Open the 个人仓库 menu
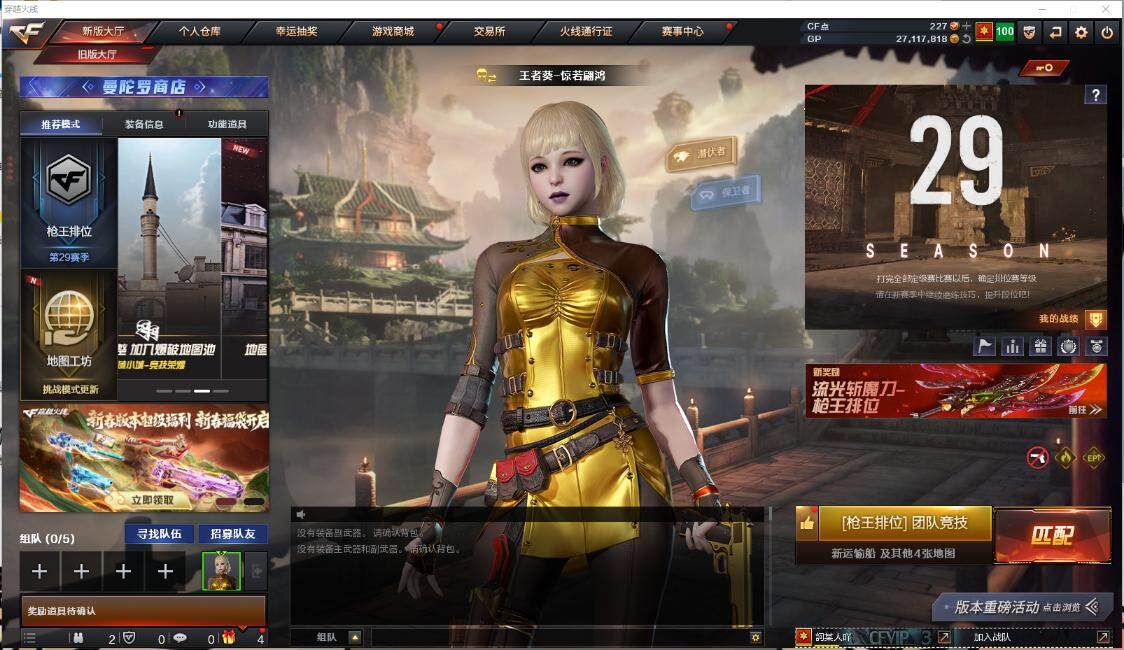 (x=199, y=31)
